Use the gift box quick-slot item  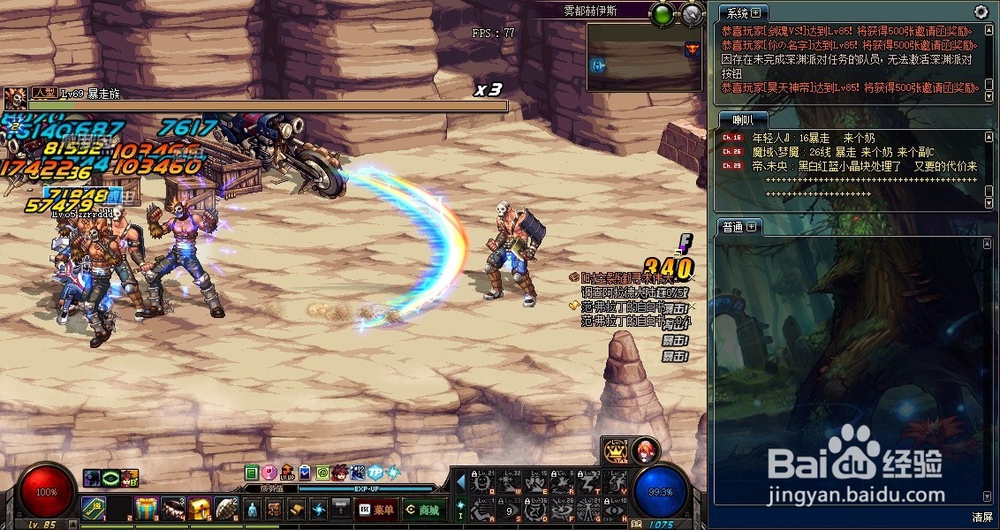coord(146,508)
